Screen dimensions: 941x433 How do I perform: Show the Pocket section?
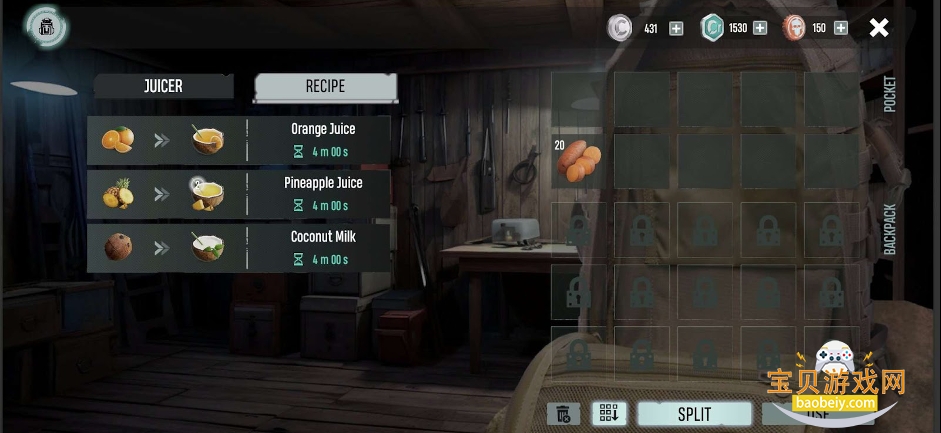889,95
